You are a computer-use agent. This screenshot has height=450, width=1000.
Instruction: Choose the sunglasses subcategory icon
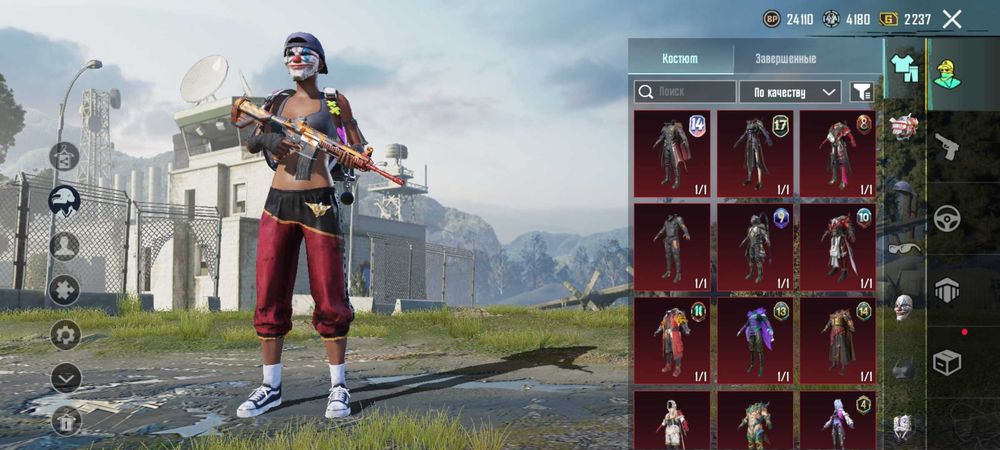[903, 248]
